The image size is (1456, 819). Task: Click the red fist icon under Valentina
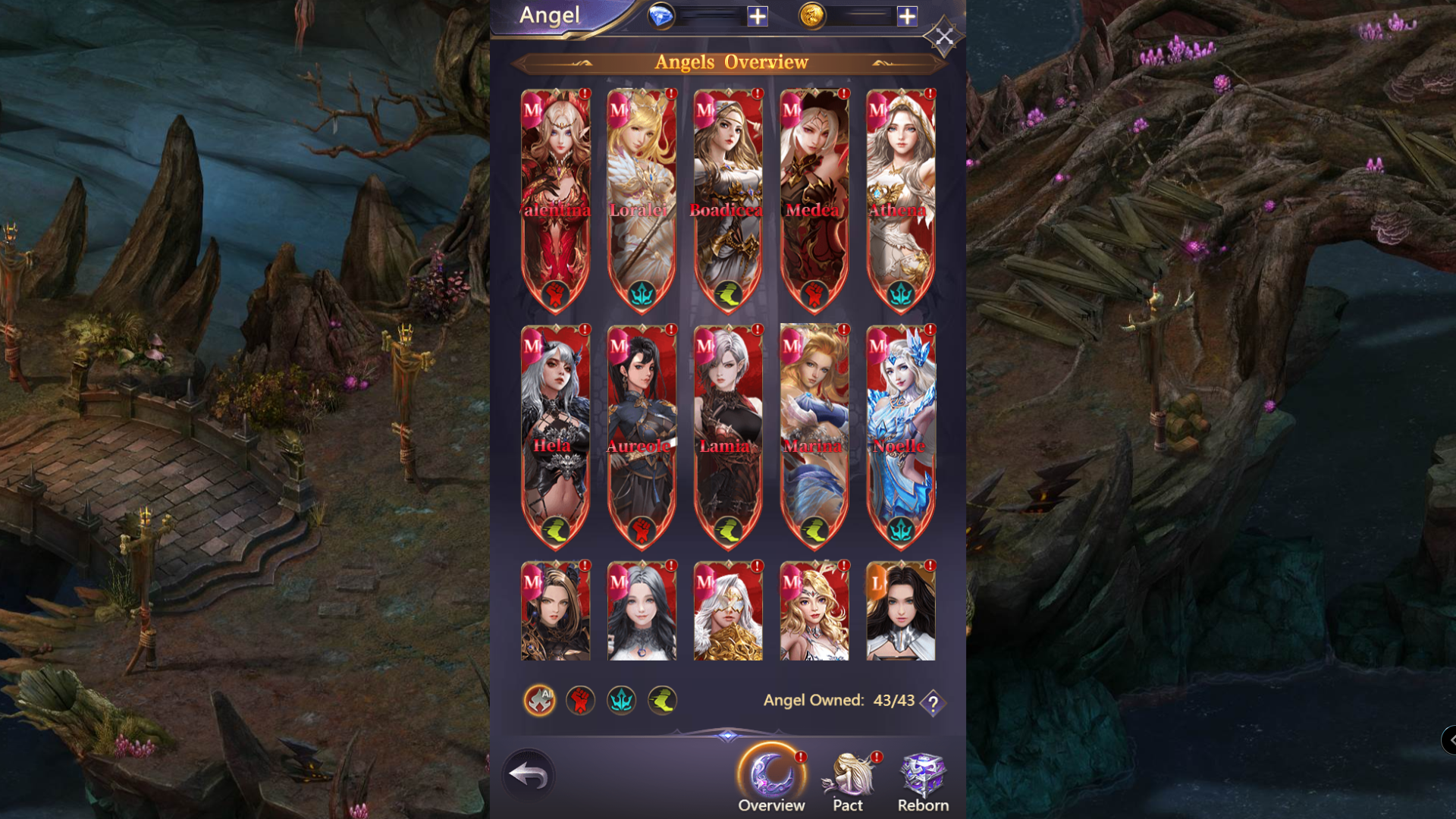[x=555, y=293]
